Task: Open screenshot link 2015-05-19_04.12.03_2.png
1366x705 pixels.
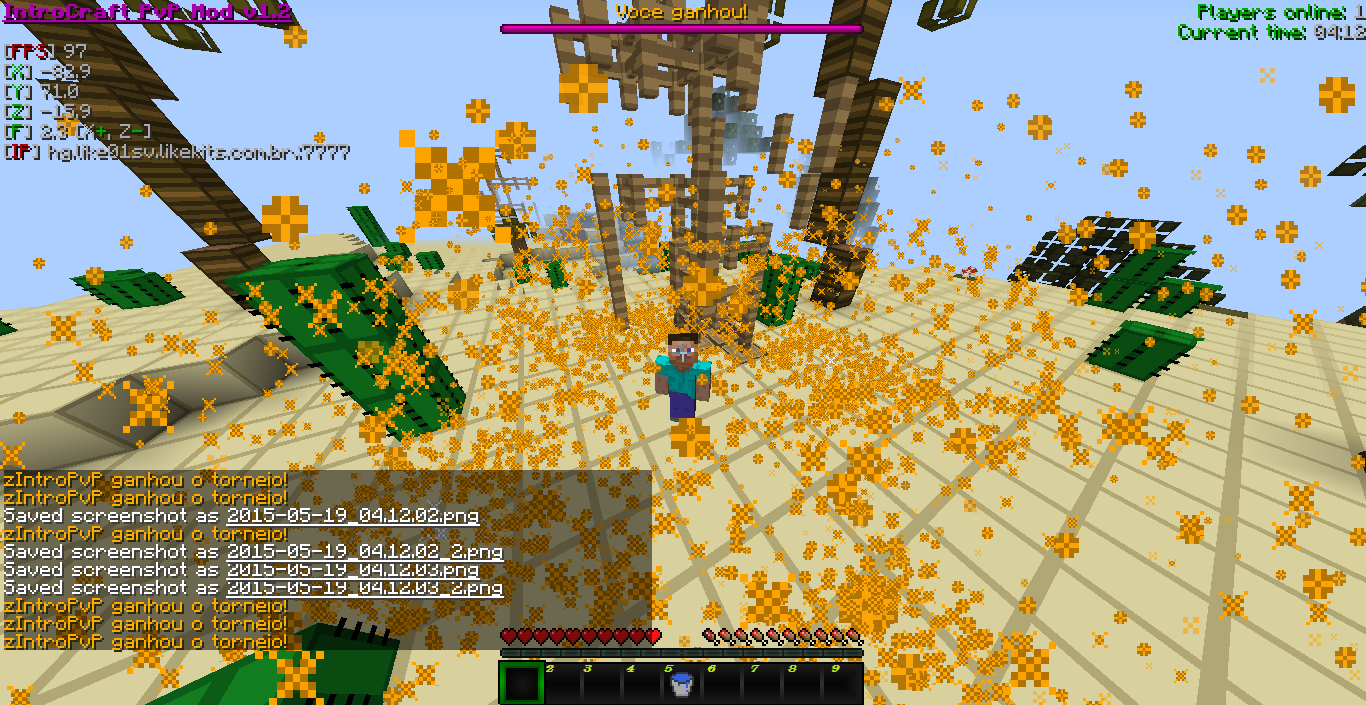Action: point(364,588)
